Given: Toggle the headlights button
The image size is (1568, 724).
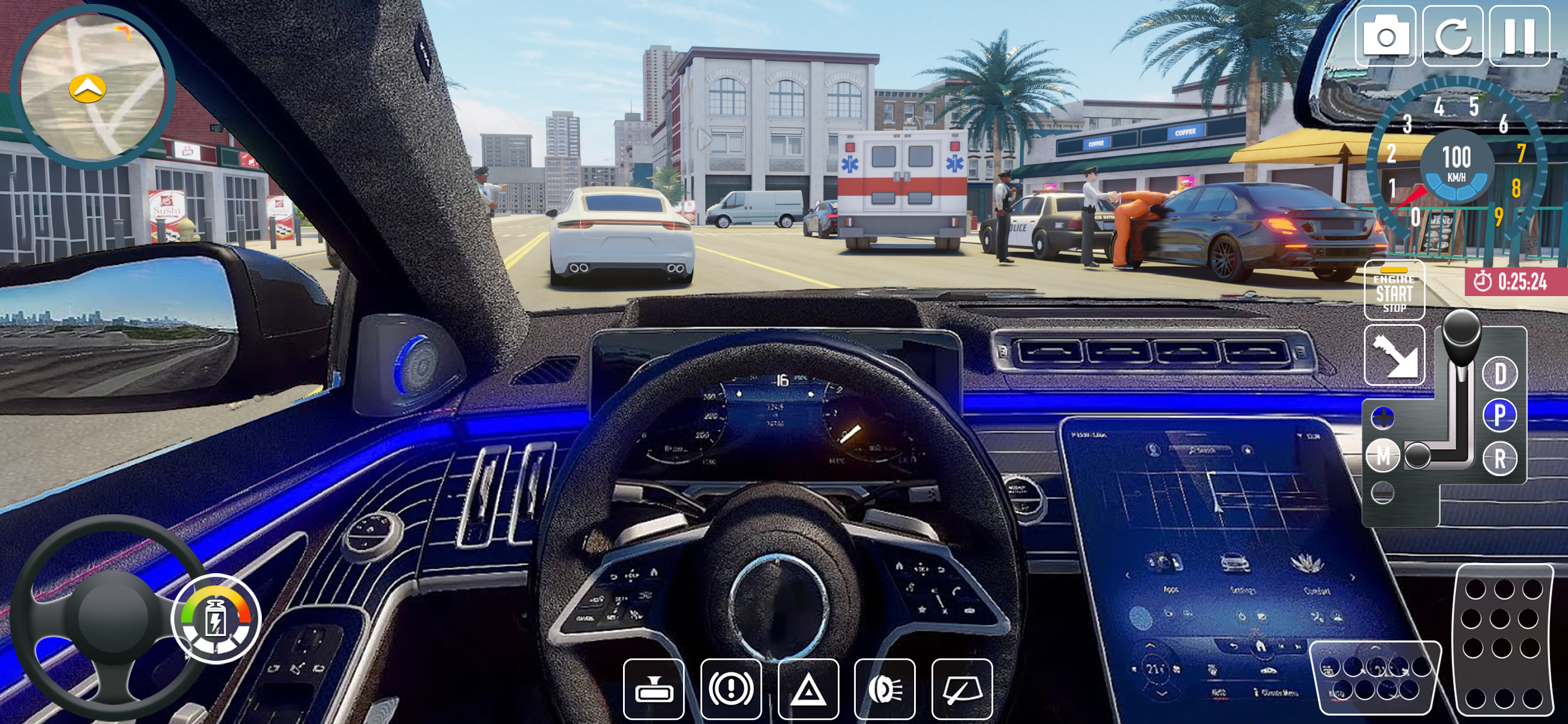Looking at the screenshot, I should point(885,690).
